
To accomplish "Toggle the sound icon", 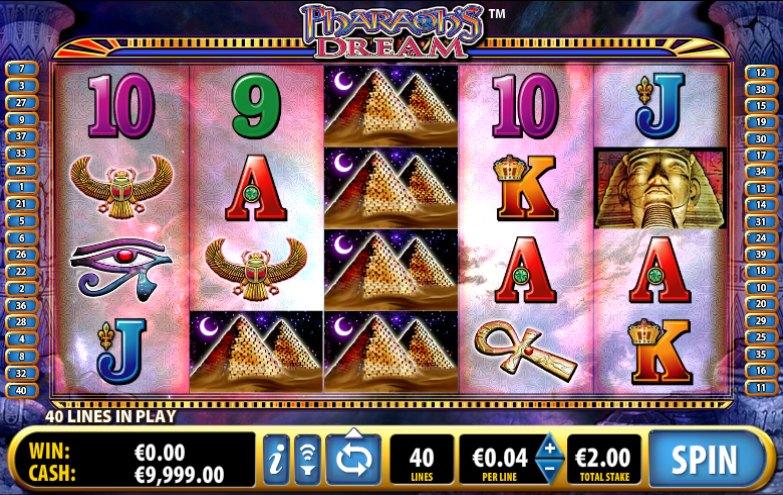I will (307, 460).
